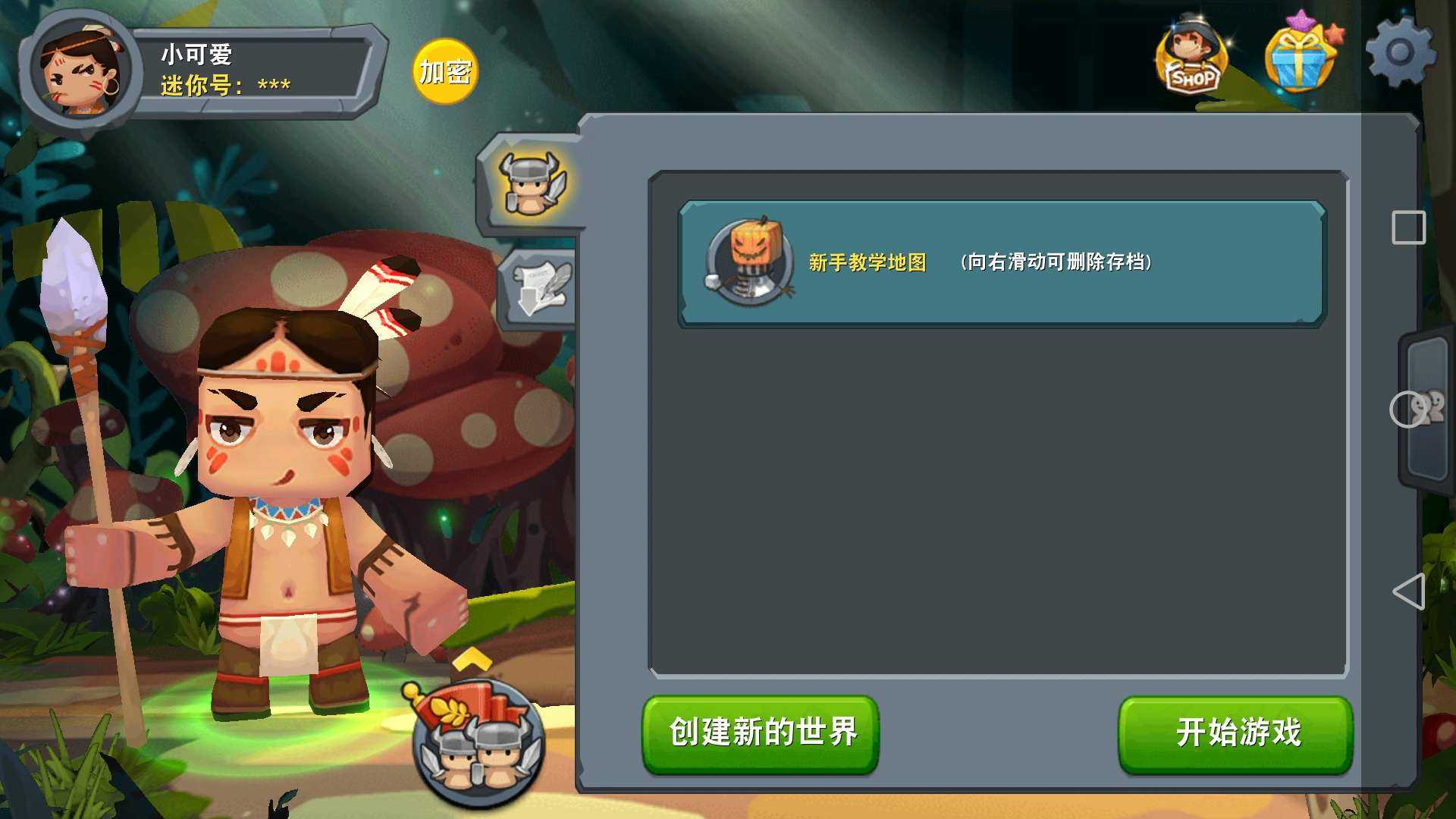Image resolution: width=1456 pixels, height=819 pixels.
Task: Switch to the scroll download tab
Action: [x=539, y=288]
